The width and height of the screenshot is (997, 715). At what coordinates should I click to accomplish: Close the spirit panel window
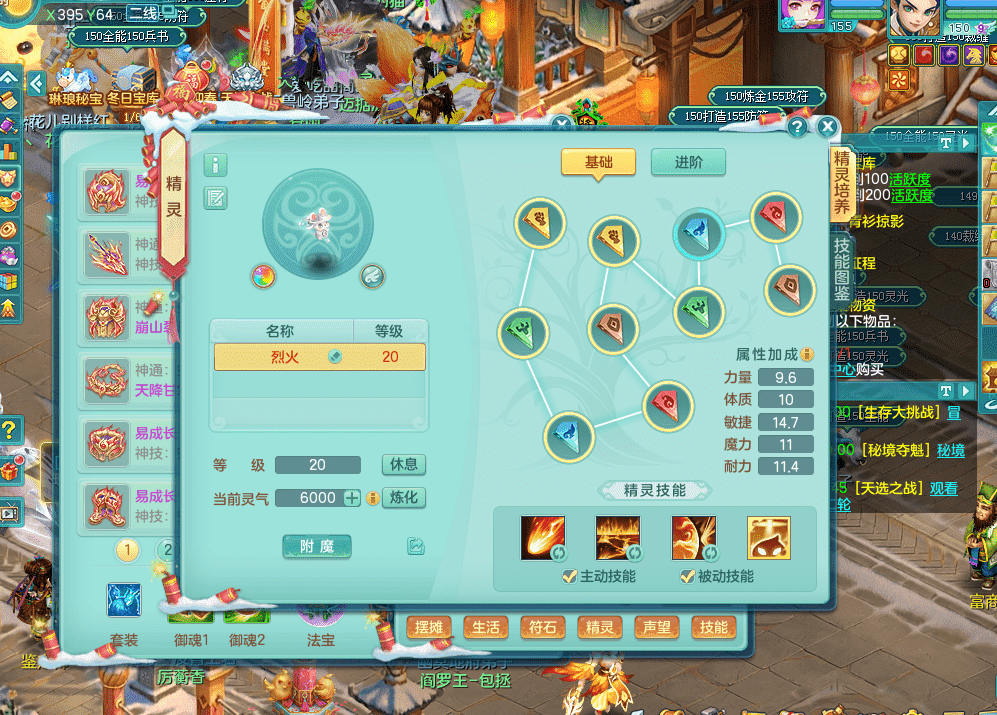pos(827,127)
